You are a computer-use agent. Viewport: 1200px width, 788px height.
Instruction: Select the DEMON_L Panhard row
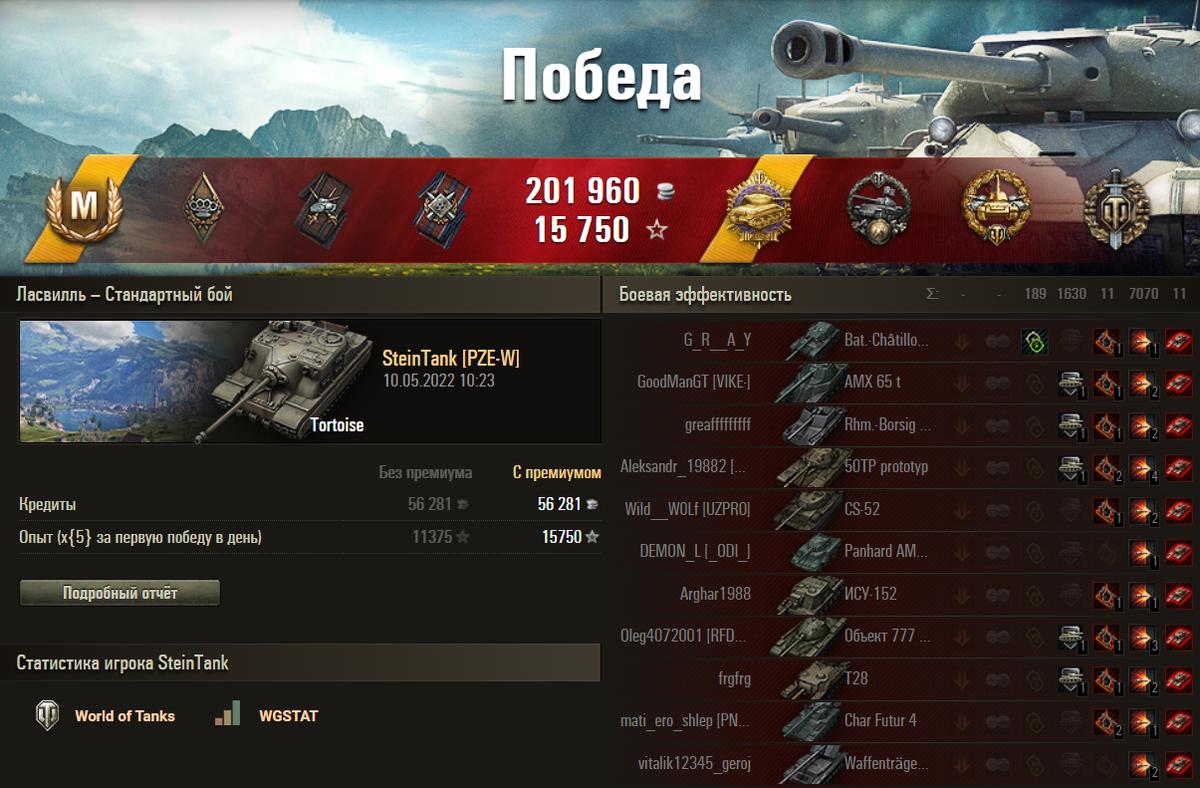coord(695,551)
